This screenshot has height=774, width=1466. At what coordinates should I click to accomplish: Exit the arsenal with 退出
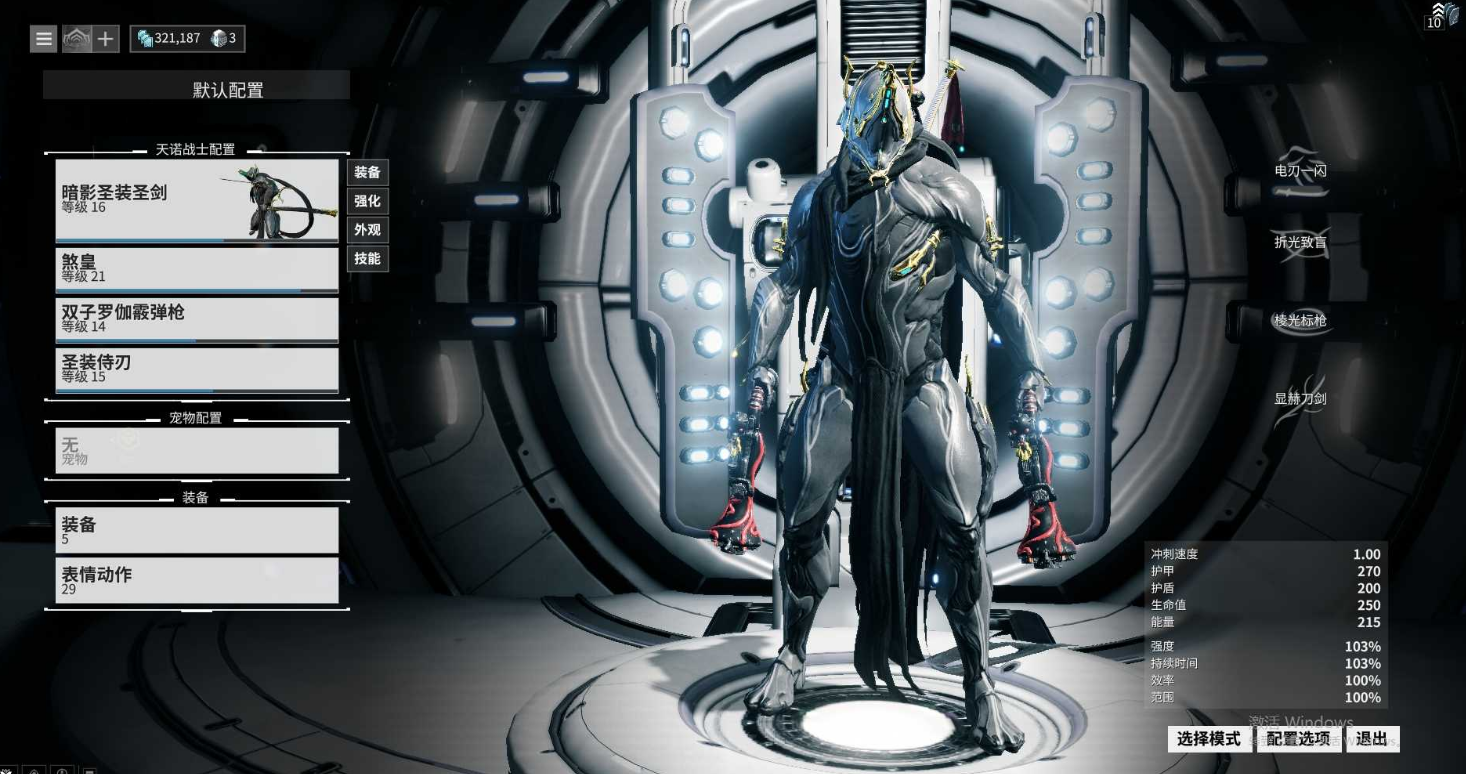tap(1371, 739)
